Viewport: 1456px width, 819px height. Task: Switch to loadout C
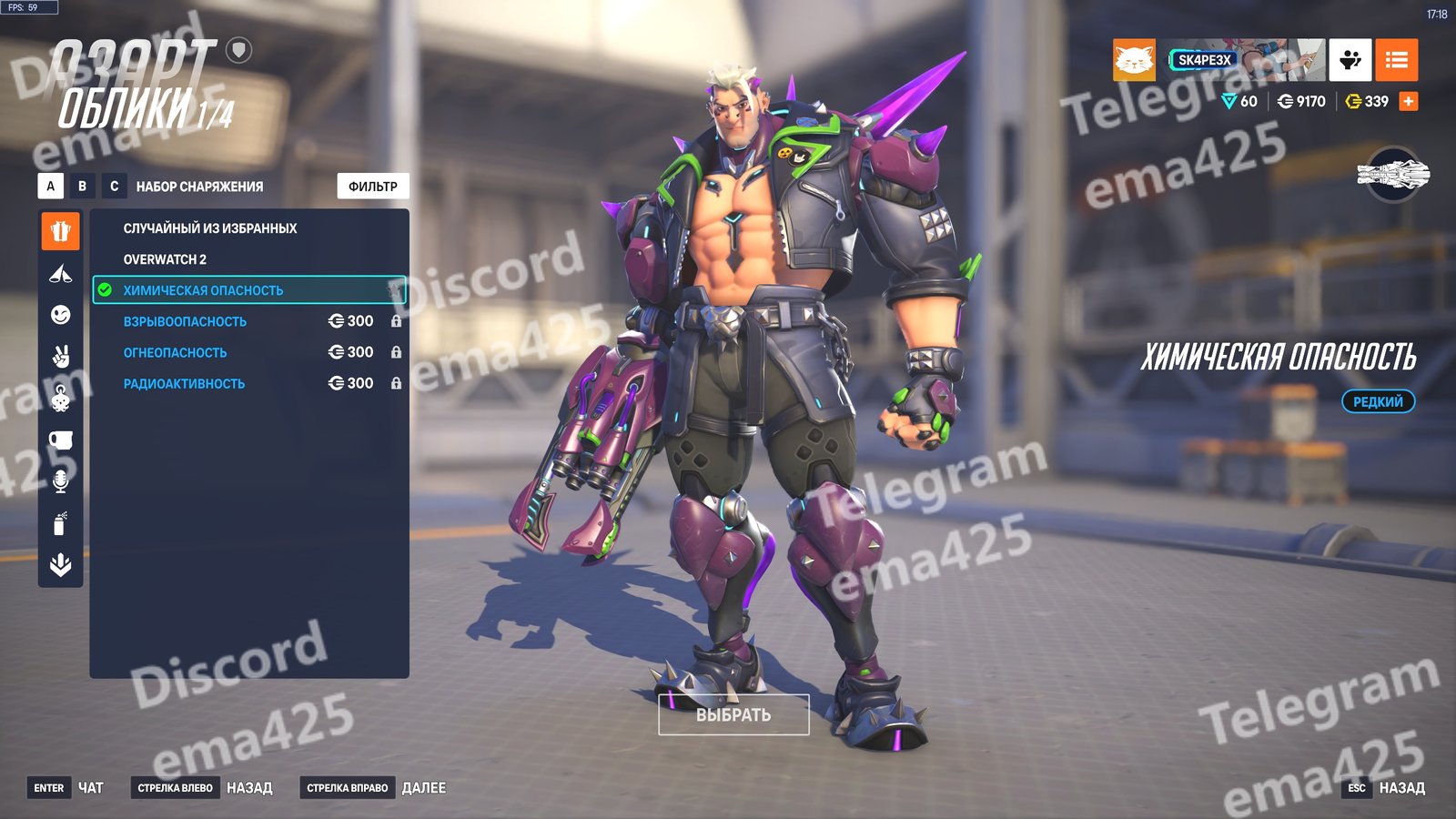pyautogui.click(x=114, y=186)
